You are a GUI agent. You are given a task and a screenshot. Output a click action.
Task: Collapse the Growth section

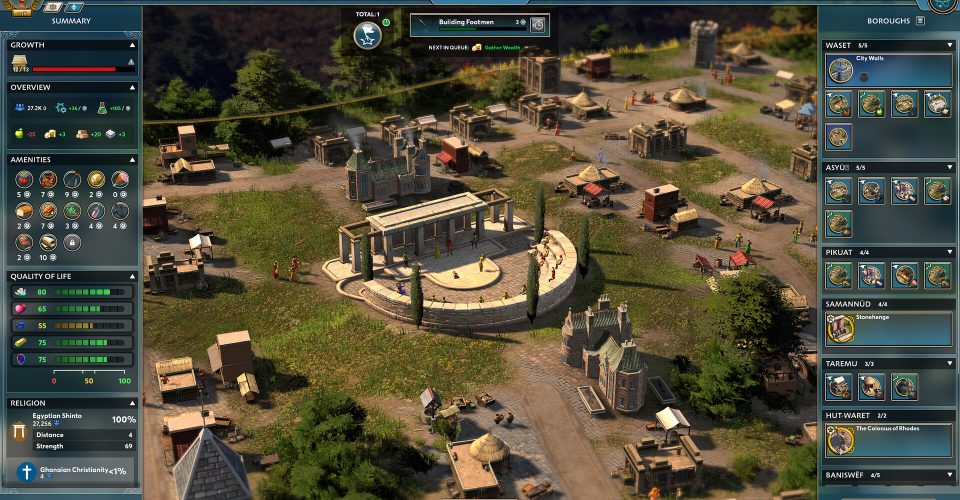[132, 45]
